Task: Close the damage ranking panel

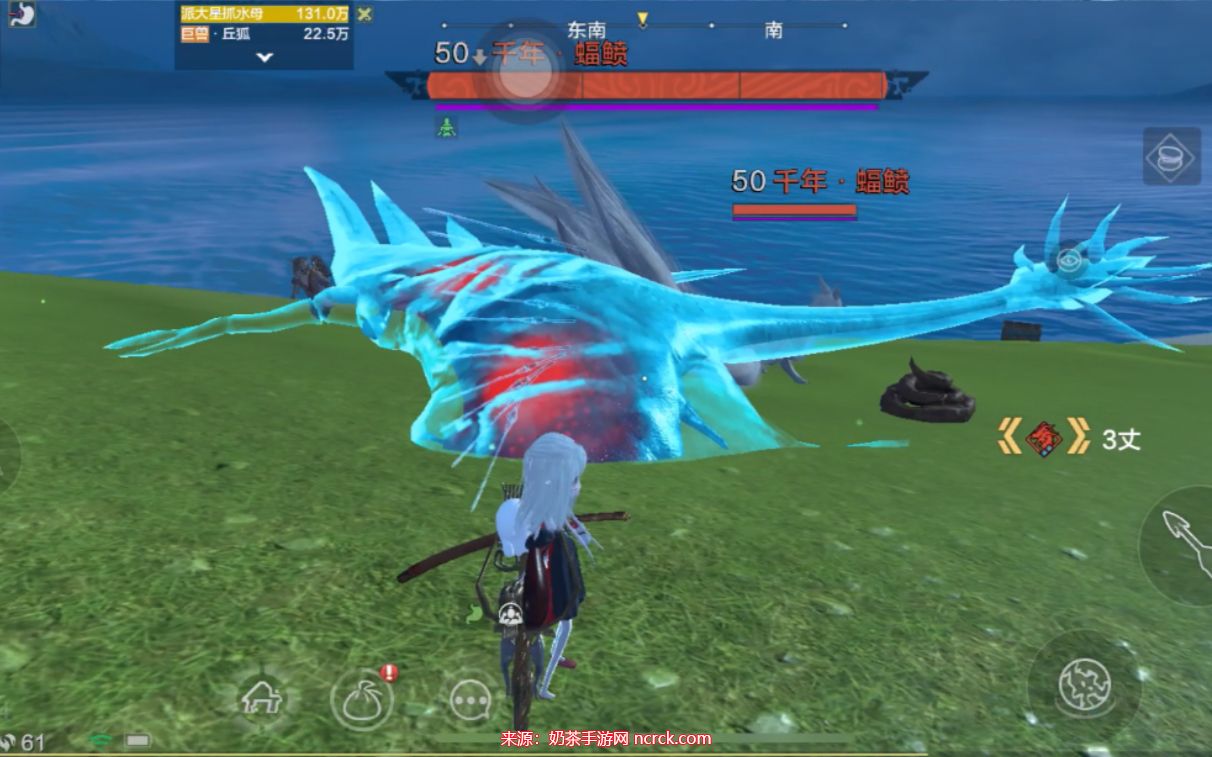Action: coord(365,14)
